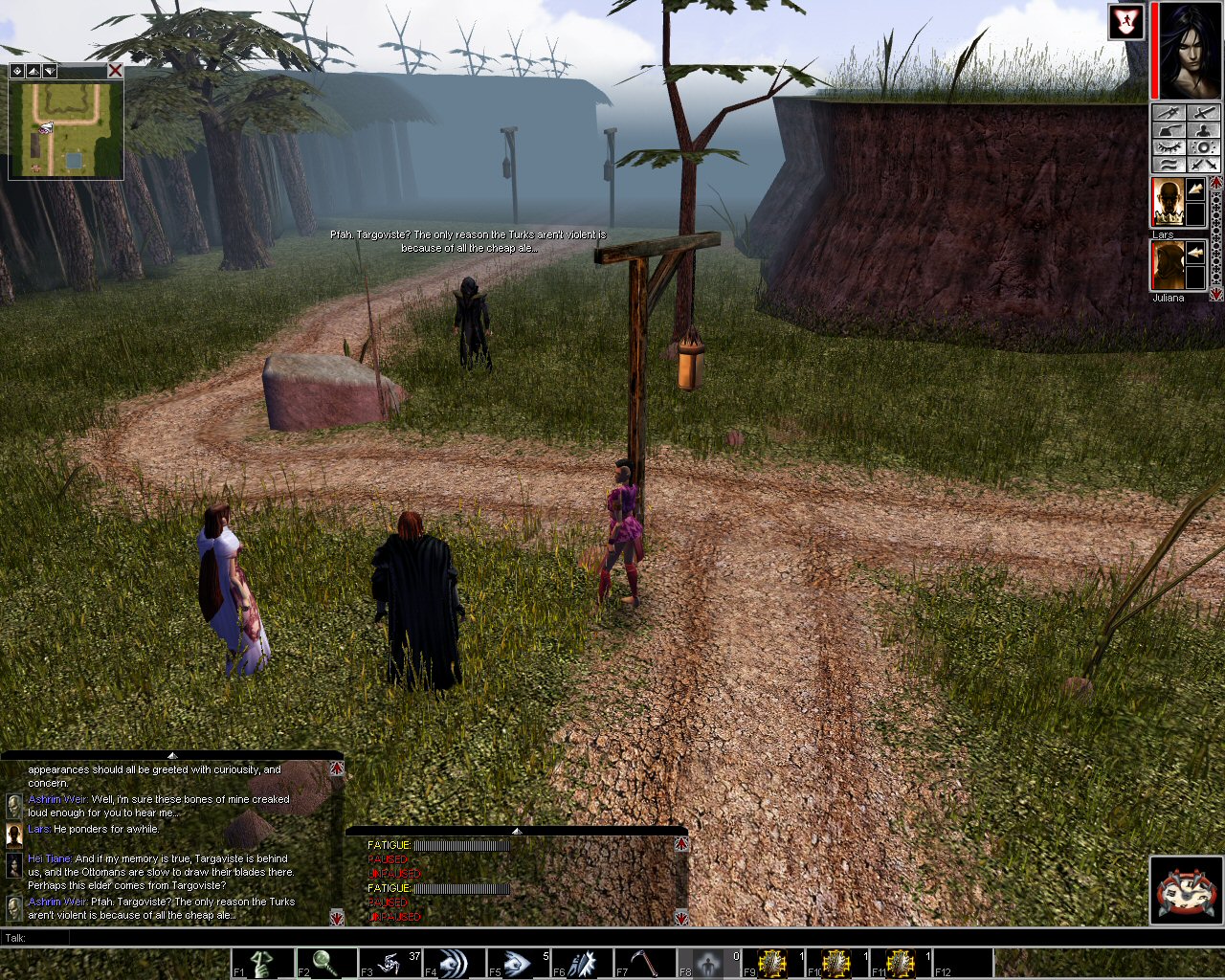Click the Talk chat input bar
Image resolution: width=1225 pixels, height=980 pixels.
pos(574,938)
